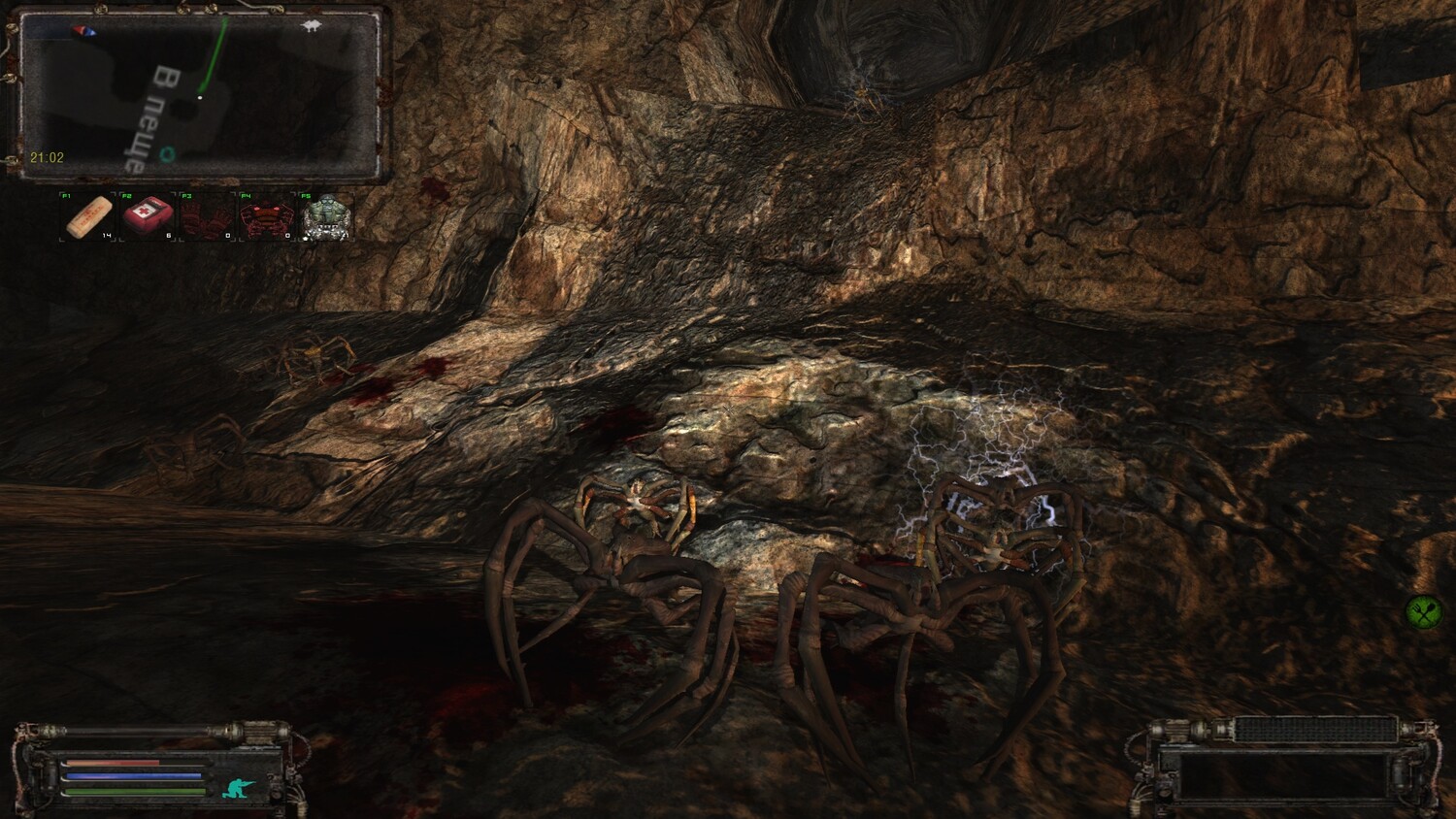This screenshot has height=819, width=1456.
Task: Click the crouching soldier stance icon
Action: (x=238, y=787)
